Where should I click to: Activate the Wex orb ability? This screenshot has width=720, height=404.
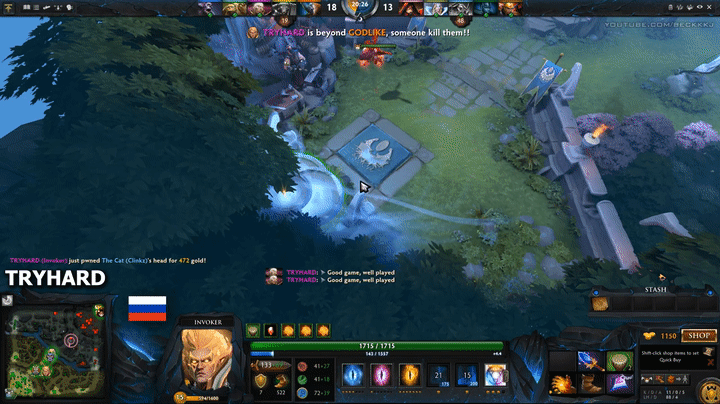click(382, 375)
